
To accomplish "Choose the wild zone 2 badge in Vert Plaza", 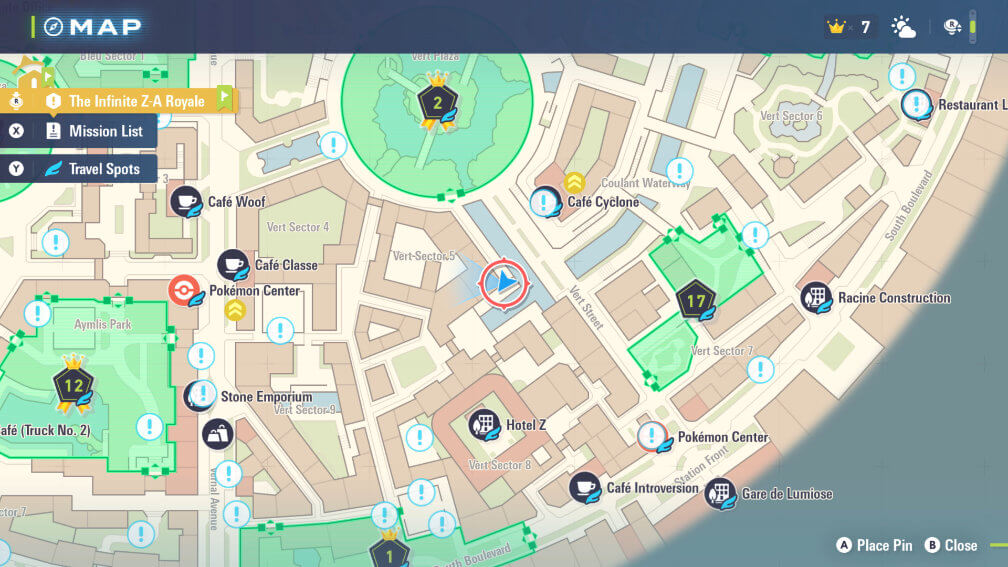I will coord(437,101).
